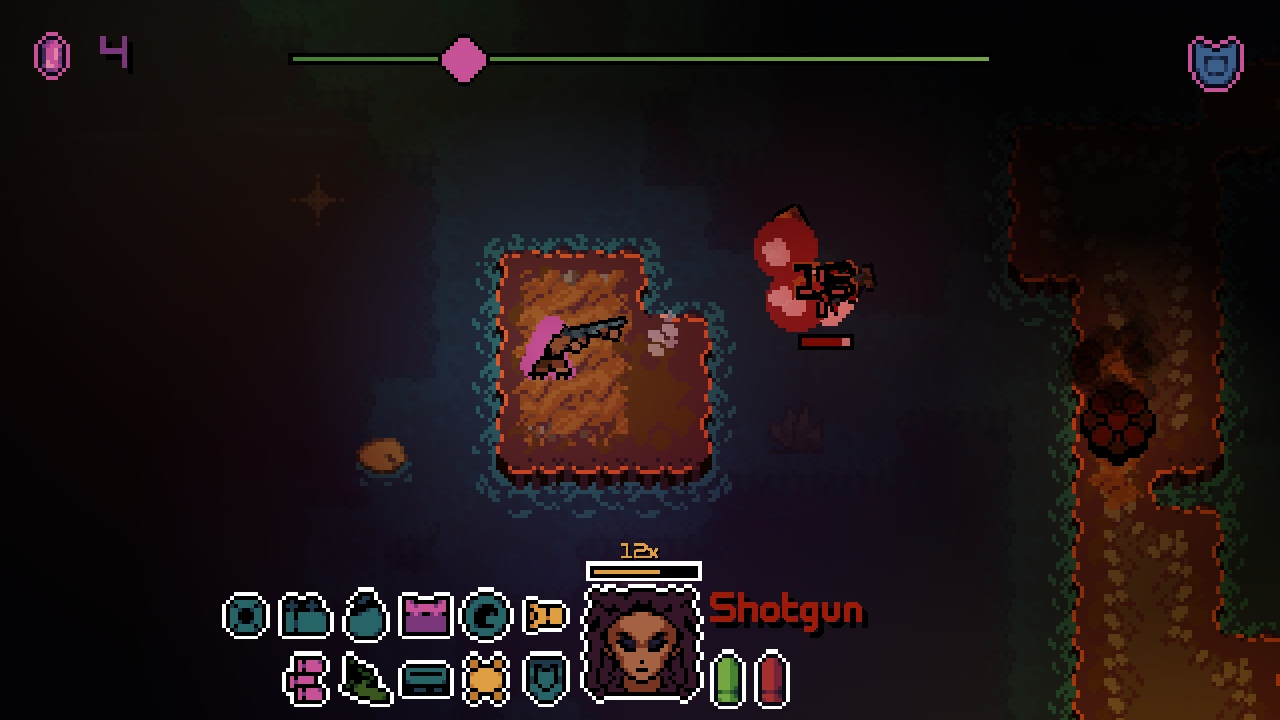Click the Shotgun weapon label

tap(786, 608)
